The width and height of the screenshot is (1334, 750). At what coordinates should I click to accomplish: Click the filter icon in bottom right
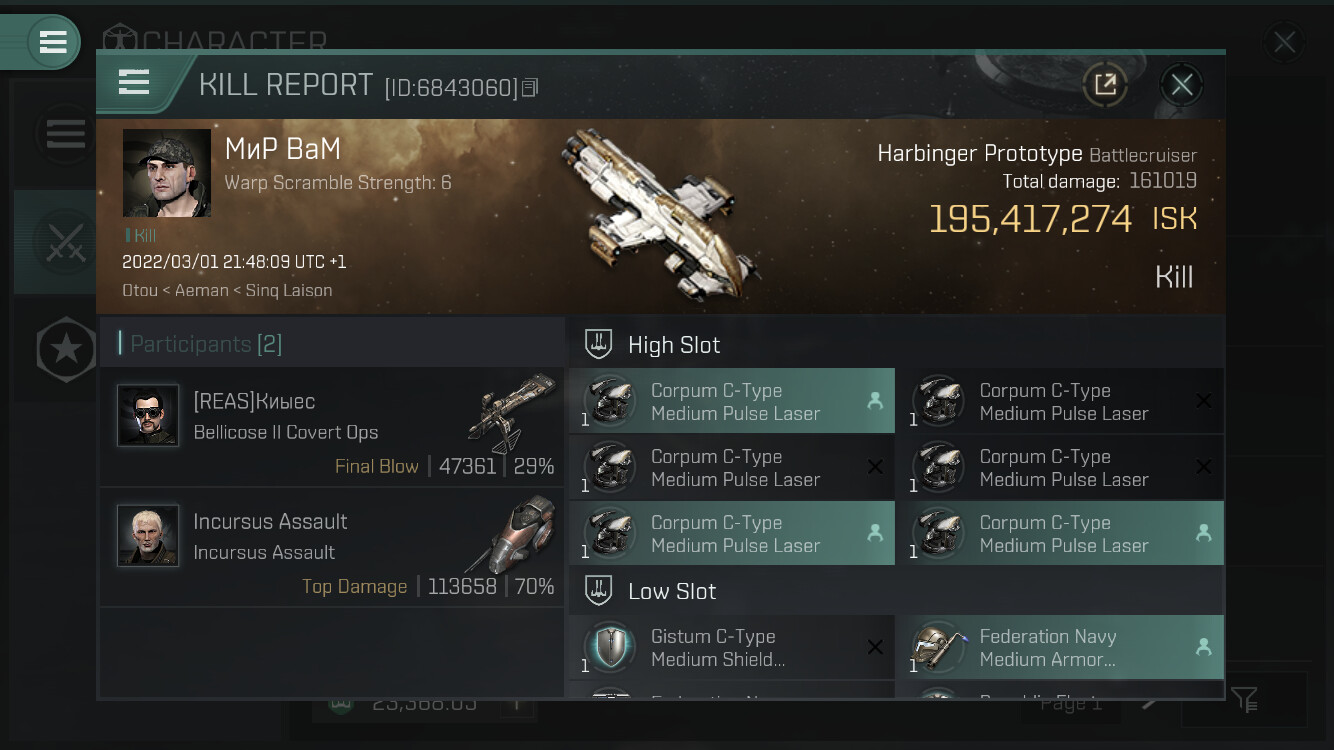[x=1244, y=700]
